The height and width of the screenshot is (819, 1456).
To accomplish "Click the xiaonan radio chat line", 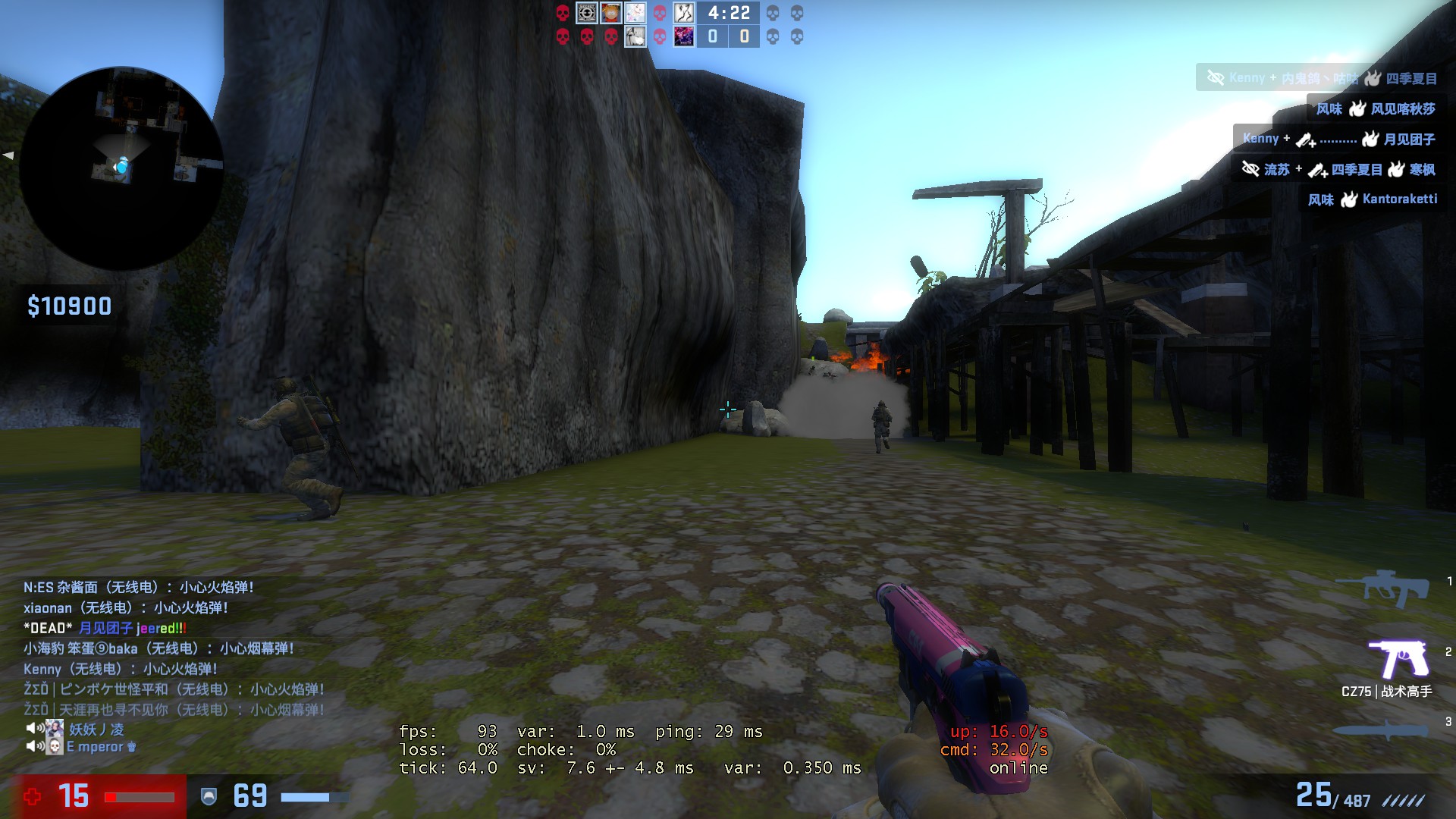I will click(125, 607).
